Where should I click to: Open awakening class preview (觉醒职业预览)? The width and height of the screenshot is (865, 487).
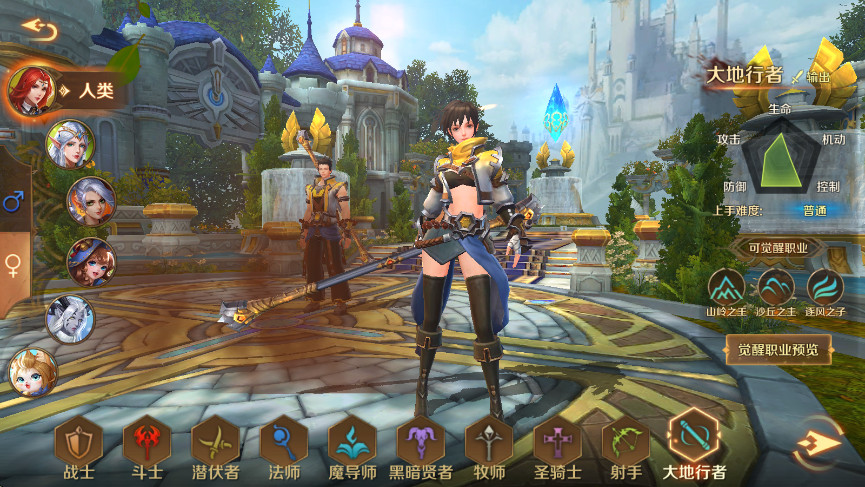(778, 349)
